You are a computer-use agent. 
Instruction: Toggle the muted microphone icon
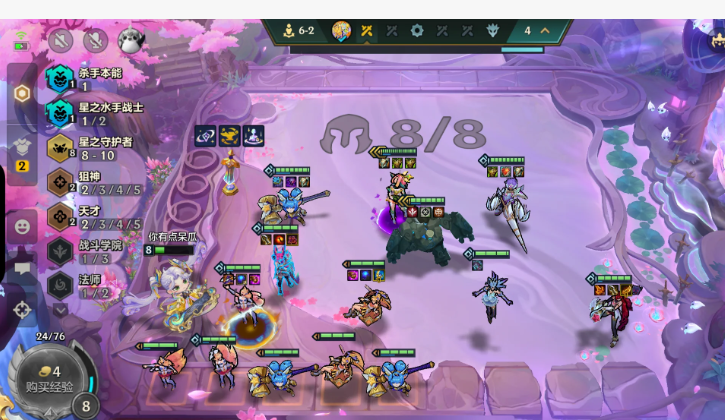(62, 40)
